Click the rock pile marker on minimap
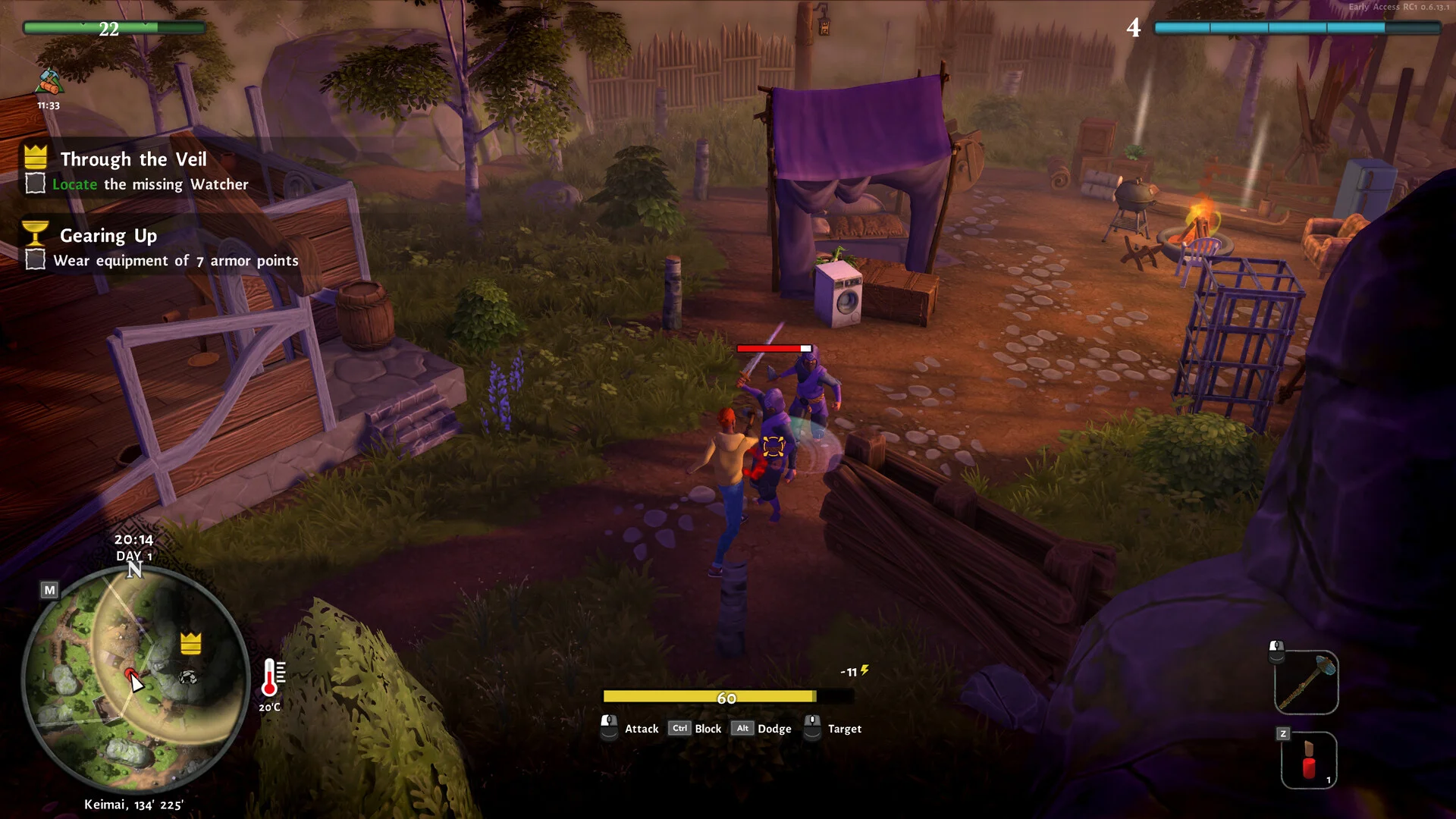Screen dimensions: 1456x819 coord(187,676)
